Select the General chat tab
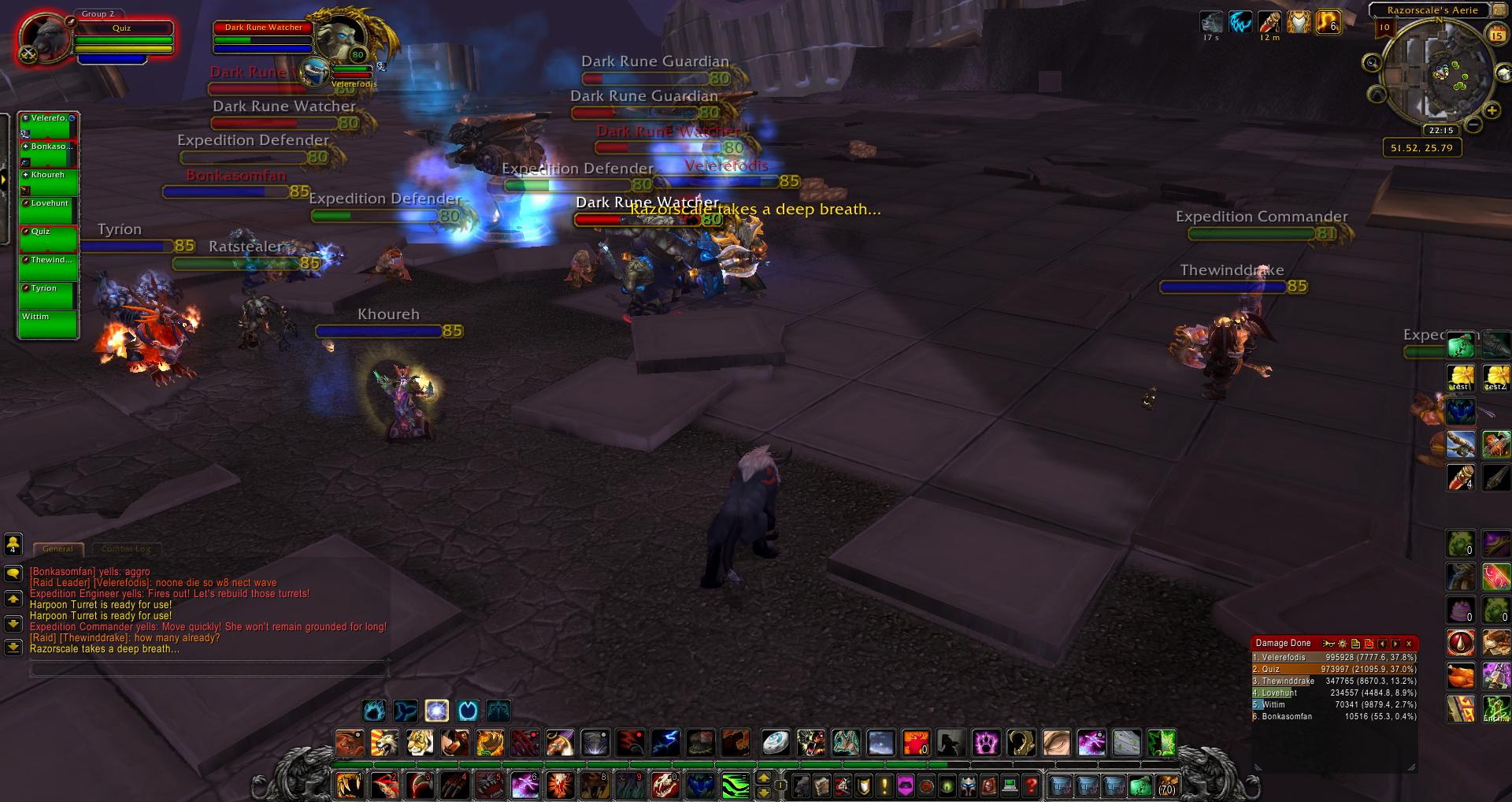Viewport: 1512px width, 802px height. coord(58,549)
